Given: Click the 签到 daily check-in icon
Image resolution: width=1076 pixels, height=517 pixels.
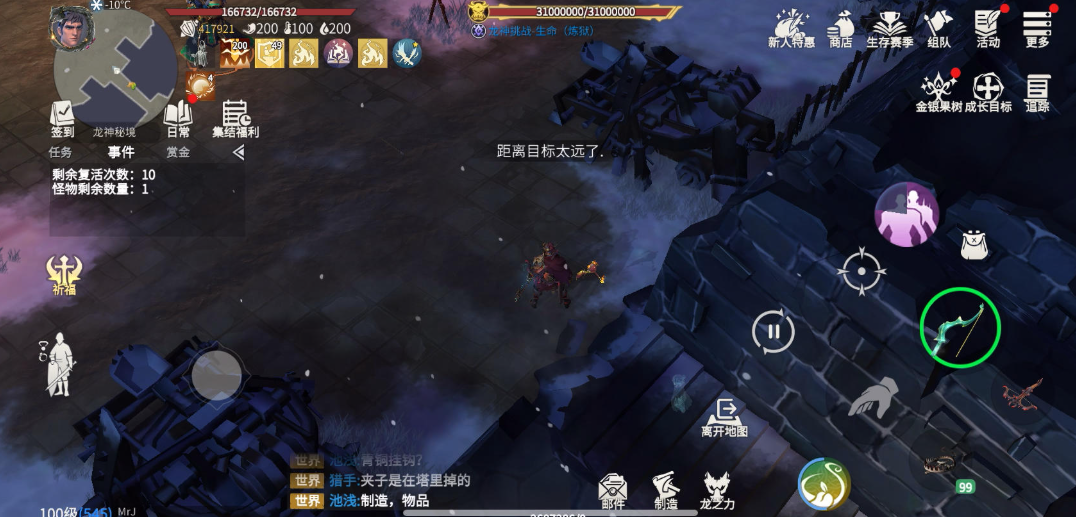Looking at the screenshot, I should click(x=62, y=117).
